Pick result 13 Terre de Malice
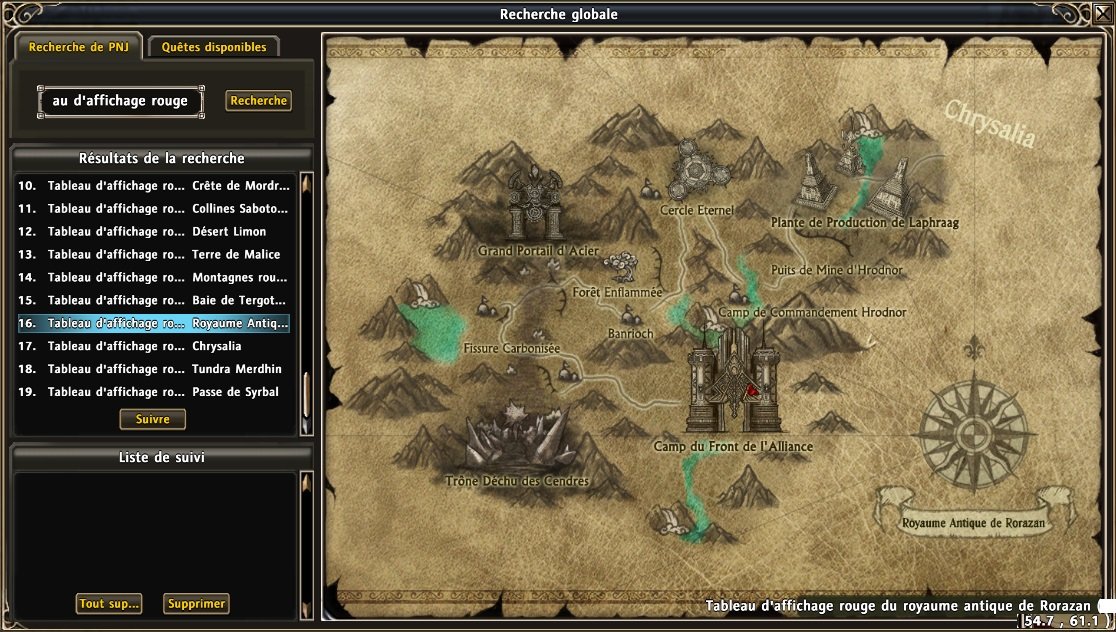The width and height of the screenshot is (1116, 632). point(154,255)
